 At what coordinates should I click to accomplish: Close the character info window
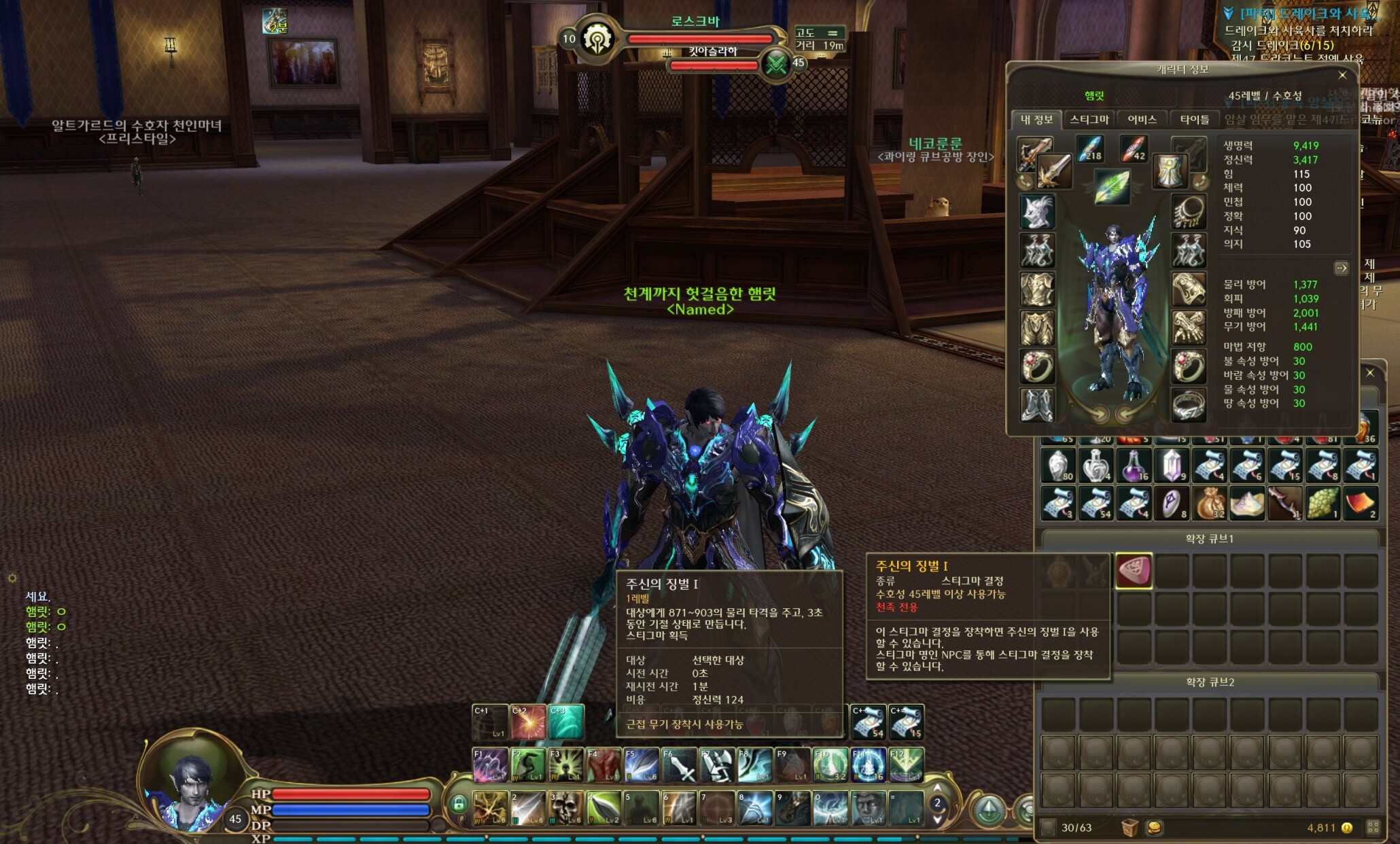pyautogui.click(x=1342, y=75)
